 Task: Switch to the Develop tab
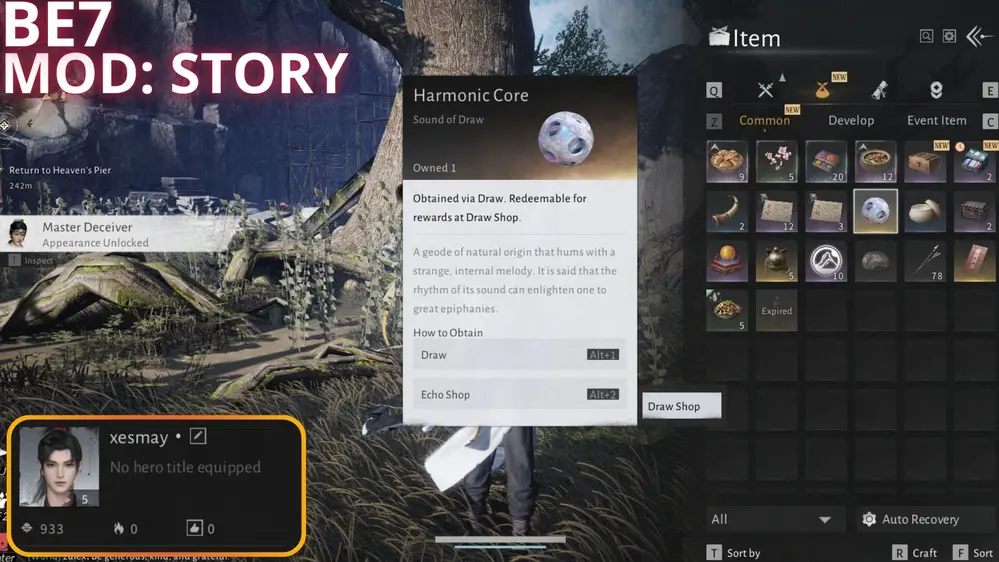click(x=851, y=120)
